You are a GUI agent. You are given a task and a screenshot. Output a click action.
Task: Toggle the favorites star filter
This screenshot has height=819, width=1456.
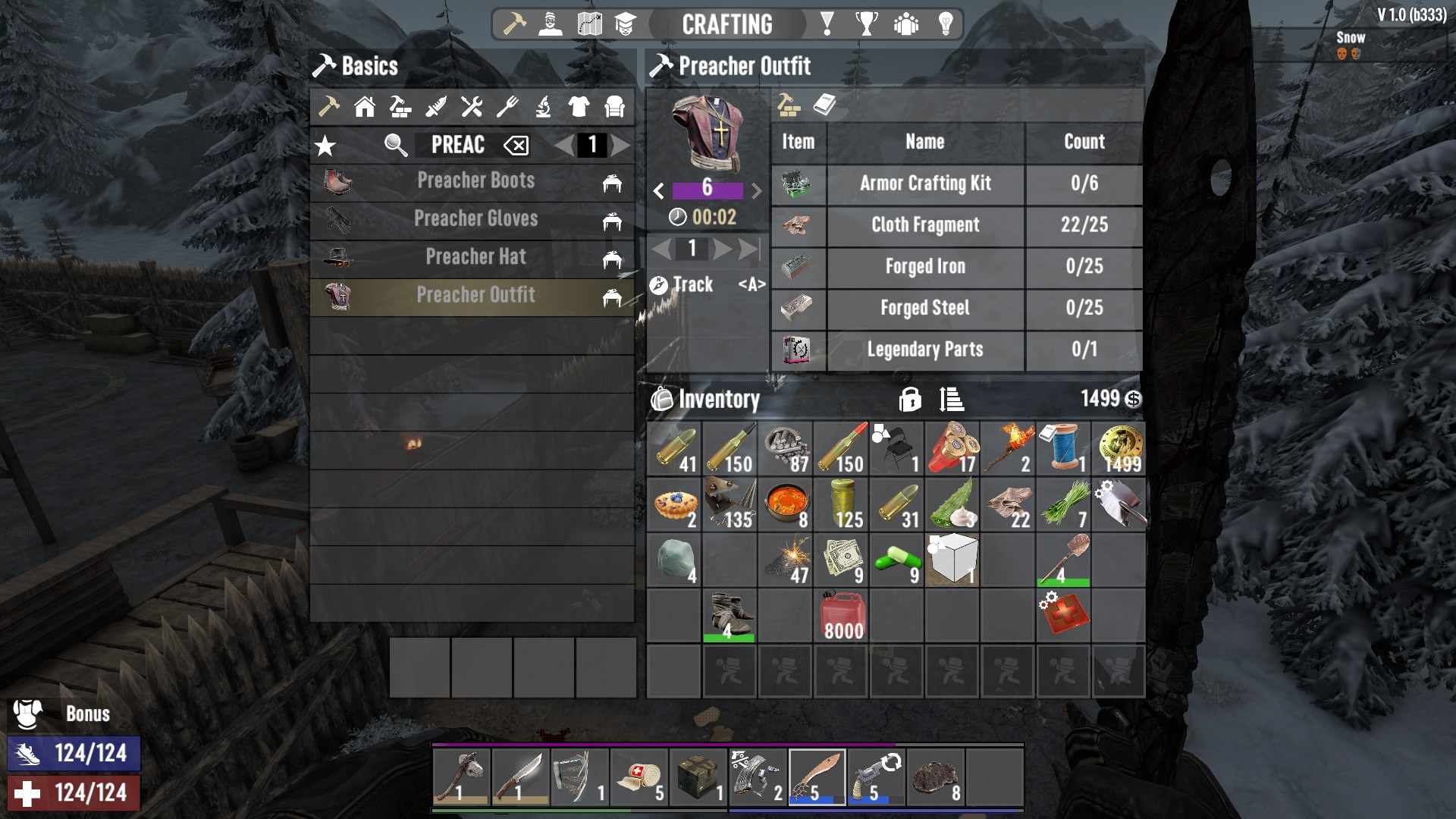(x=325, y=146)
